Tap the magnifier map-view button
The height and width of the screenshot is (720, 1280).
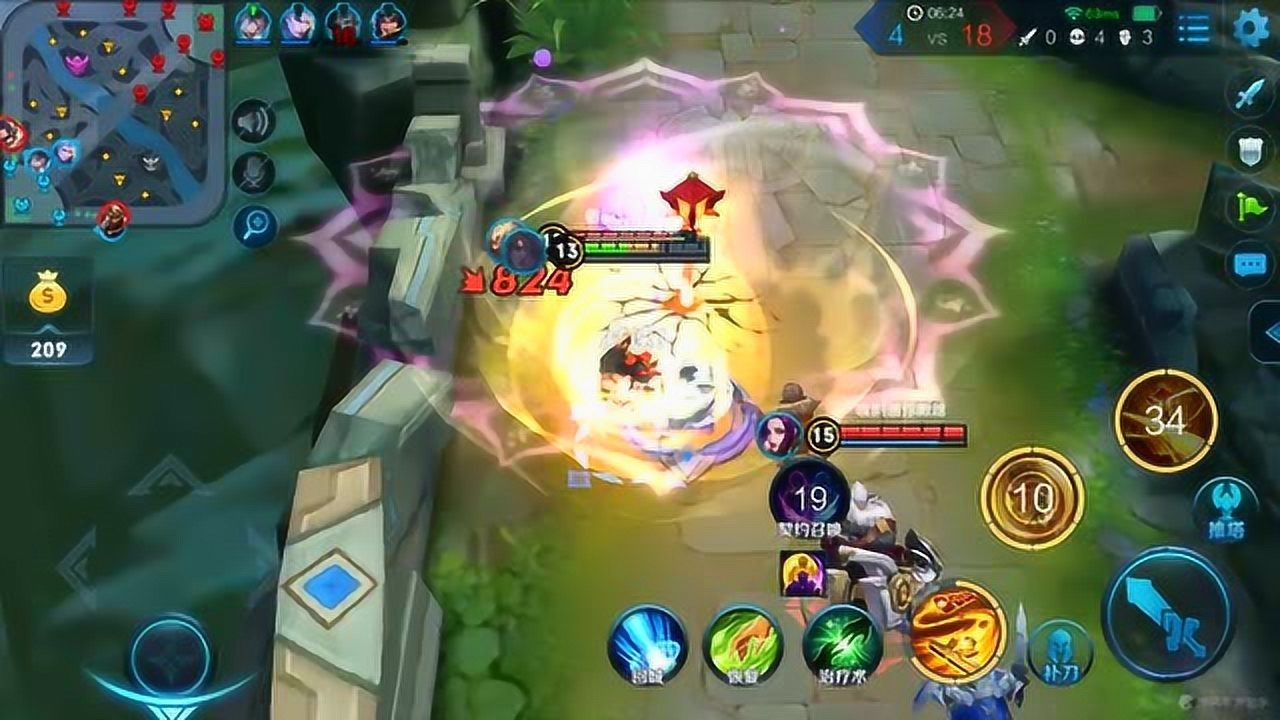[254, 226]
